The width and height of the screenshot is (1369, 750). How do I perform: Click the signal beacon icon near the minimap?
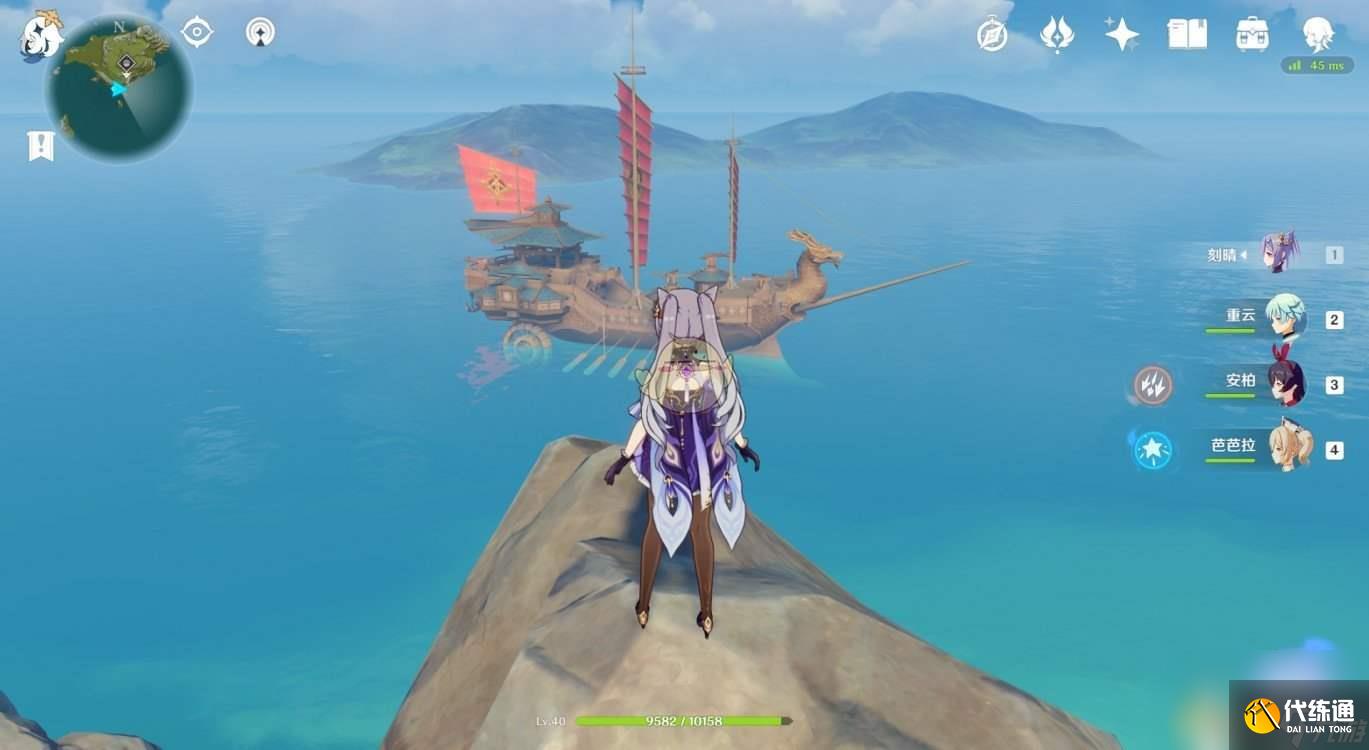[x=260, y=33]
